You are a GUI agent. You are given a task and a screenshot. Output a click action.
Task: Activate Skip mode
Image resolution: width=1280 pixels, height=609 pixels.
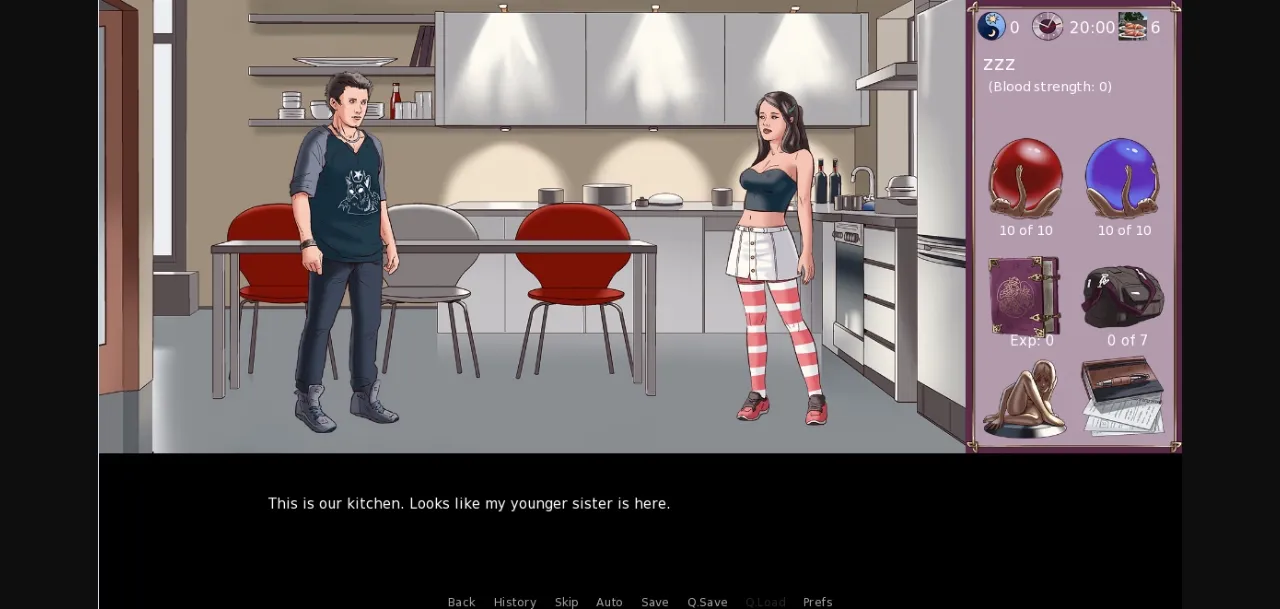pos(566,602)
